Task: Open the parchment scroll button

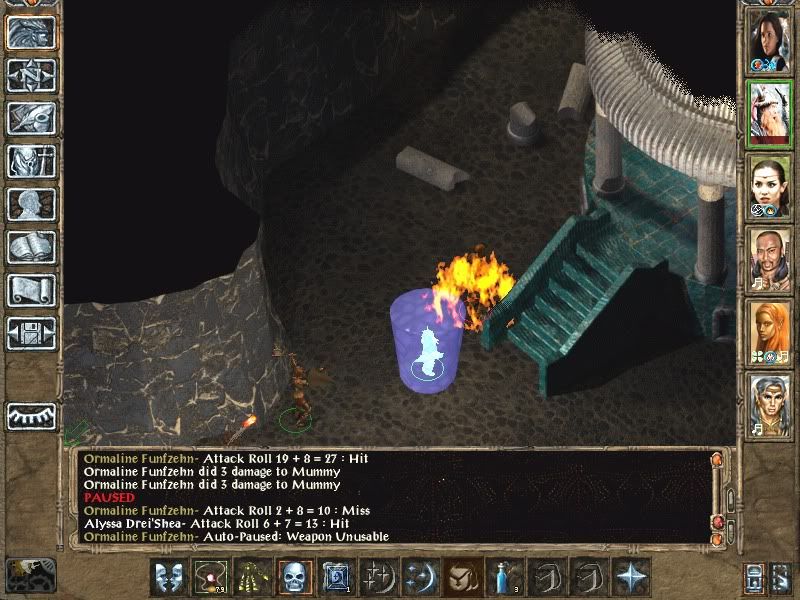Action: tap(30, 290)
